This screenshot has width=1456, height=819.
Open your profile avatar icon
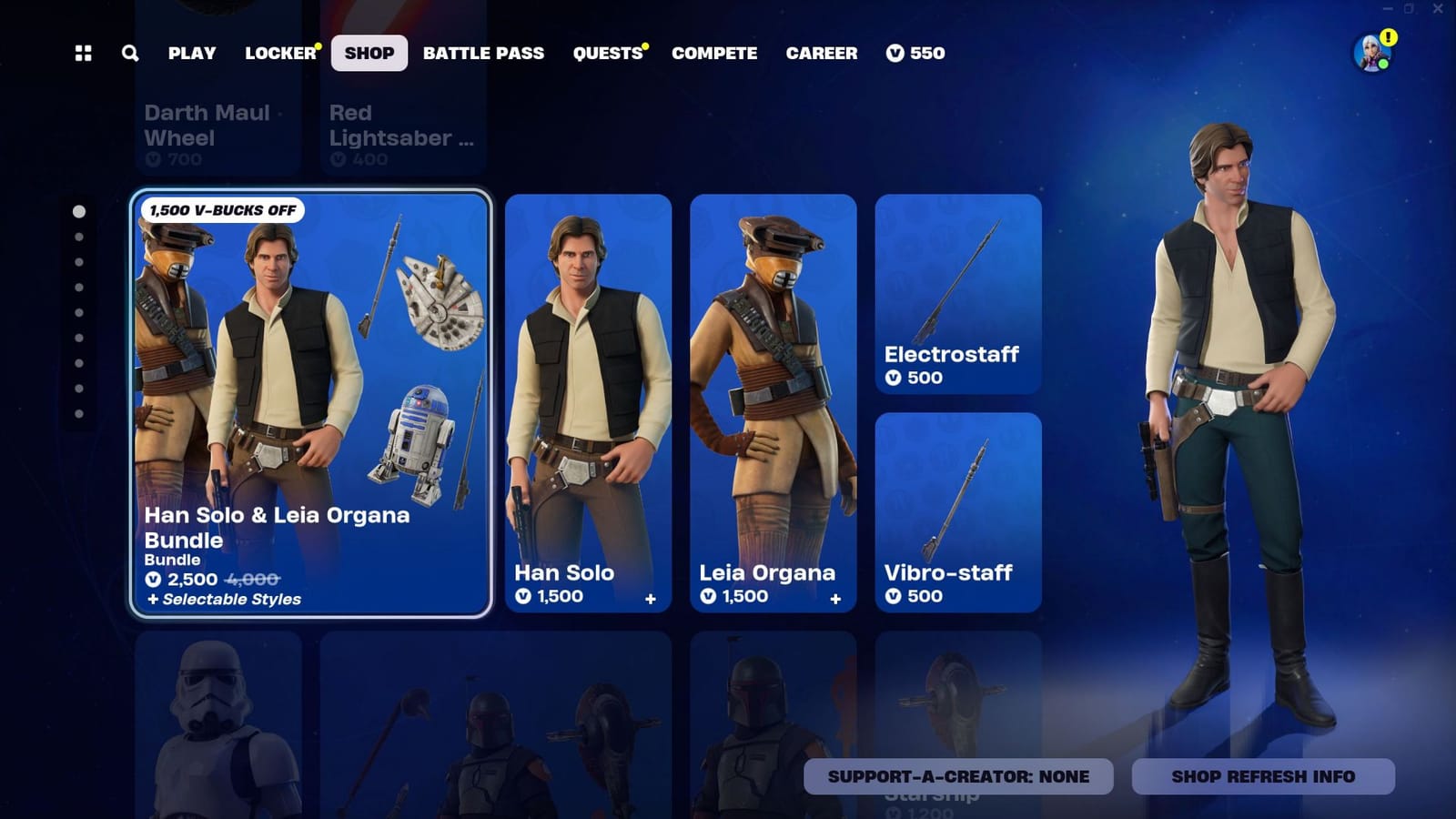(1370, 53)
